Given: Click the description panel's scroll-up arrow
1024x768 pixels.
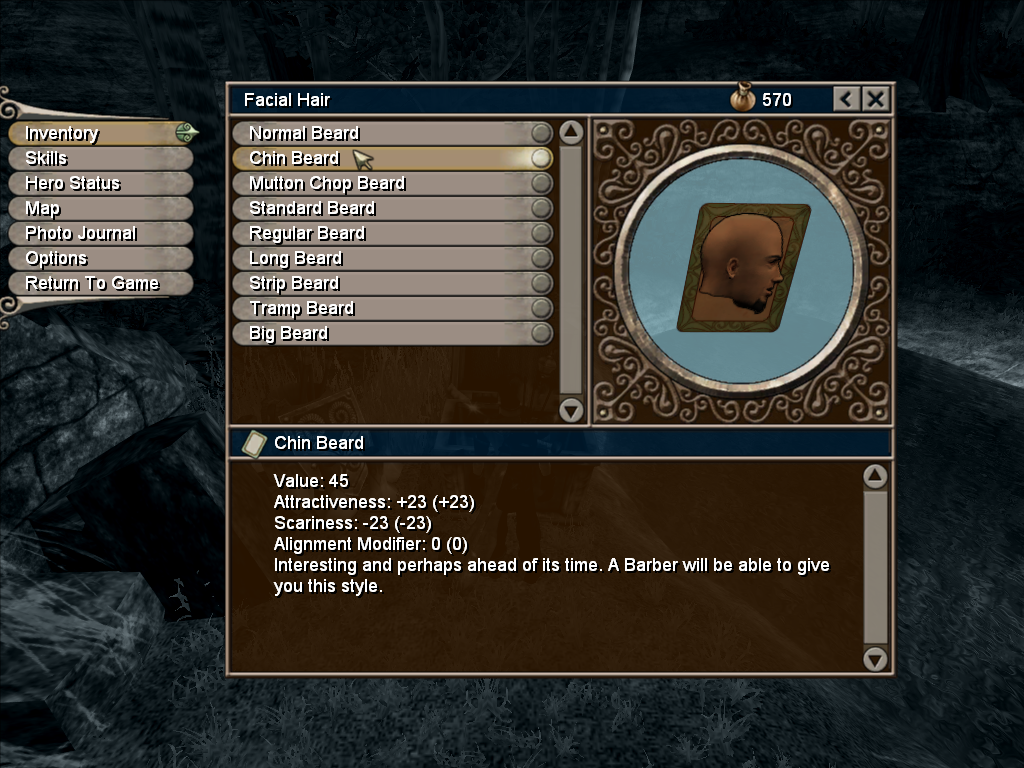Looking at the screenshot, I should 875,476.
